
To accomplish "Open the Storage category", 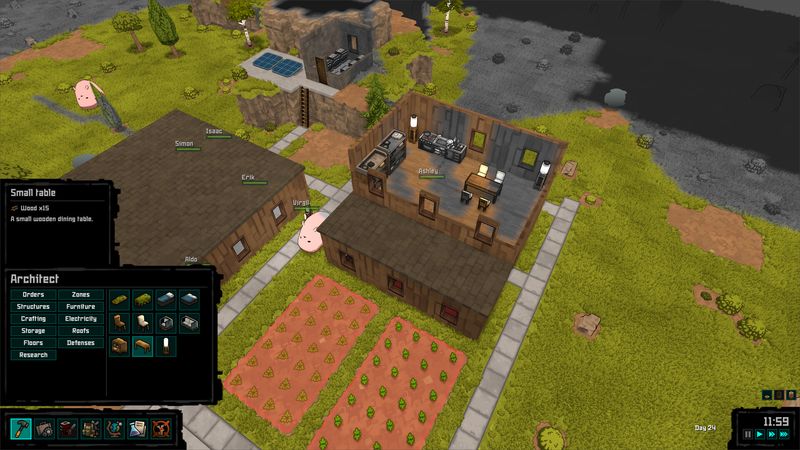I will coord(33,331).
